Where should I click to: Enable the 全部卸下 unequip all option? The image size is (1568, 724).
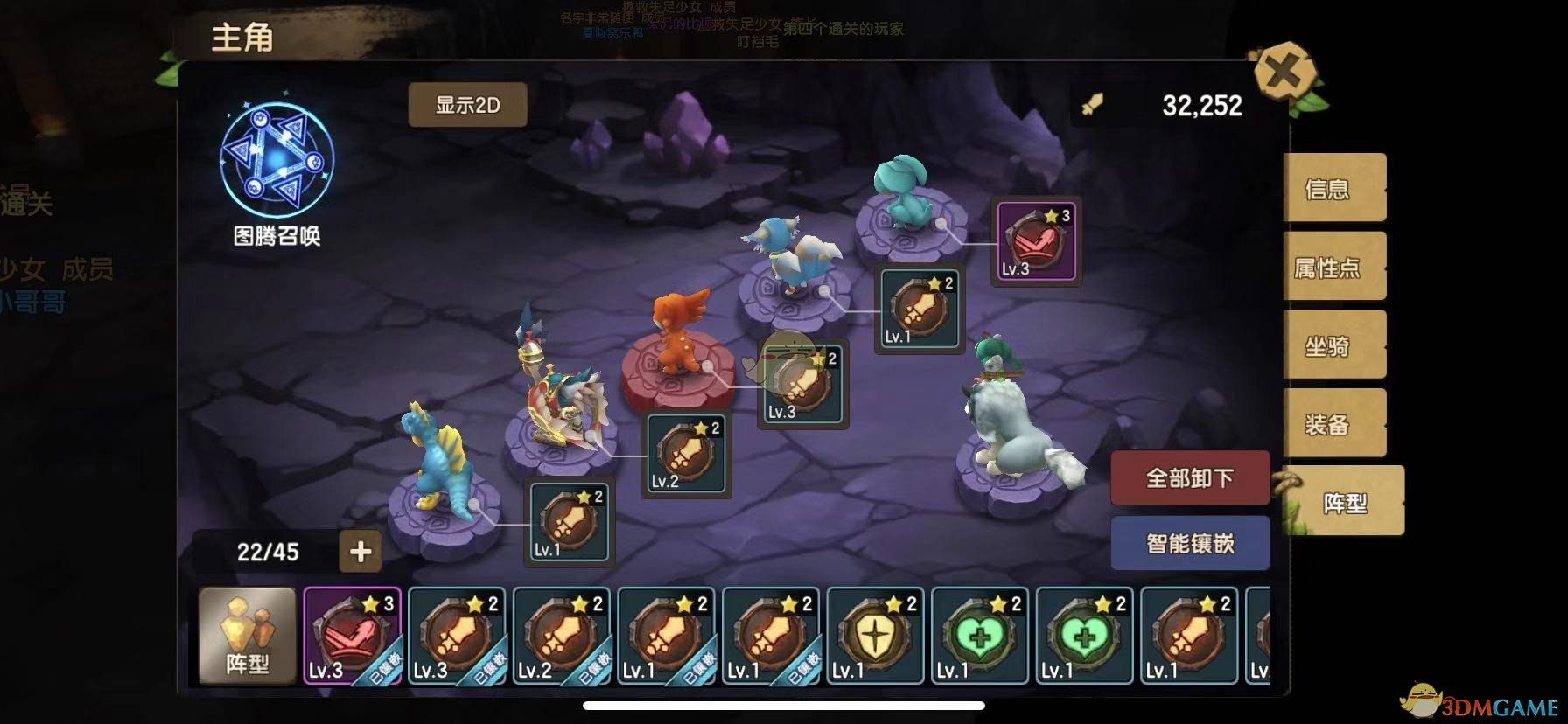(x=1189, y=477)
